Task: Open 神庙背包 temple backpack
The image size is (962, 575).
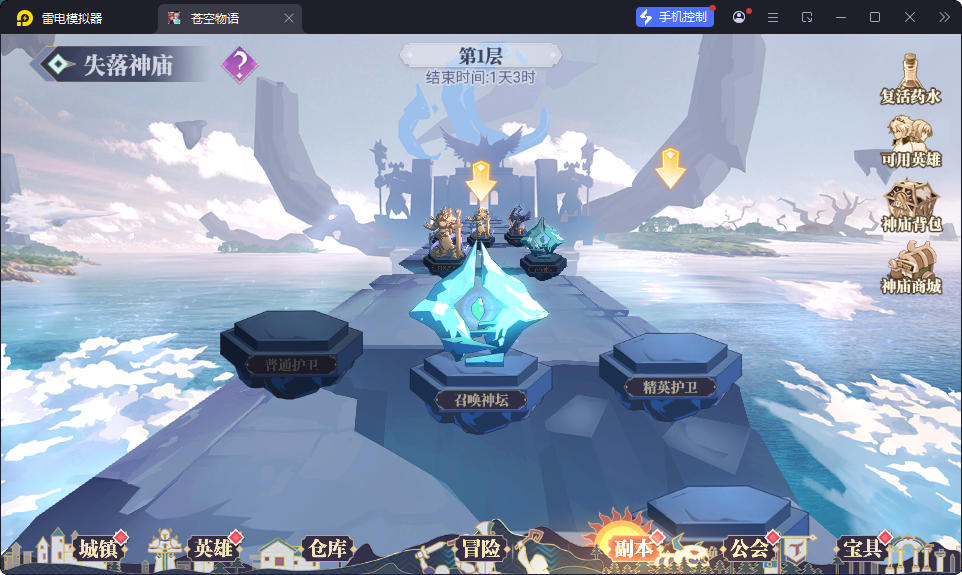Action: (911, 207)
